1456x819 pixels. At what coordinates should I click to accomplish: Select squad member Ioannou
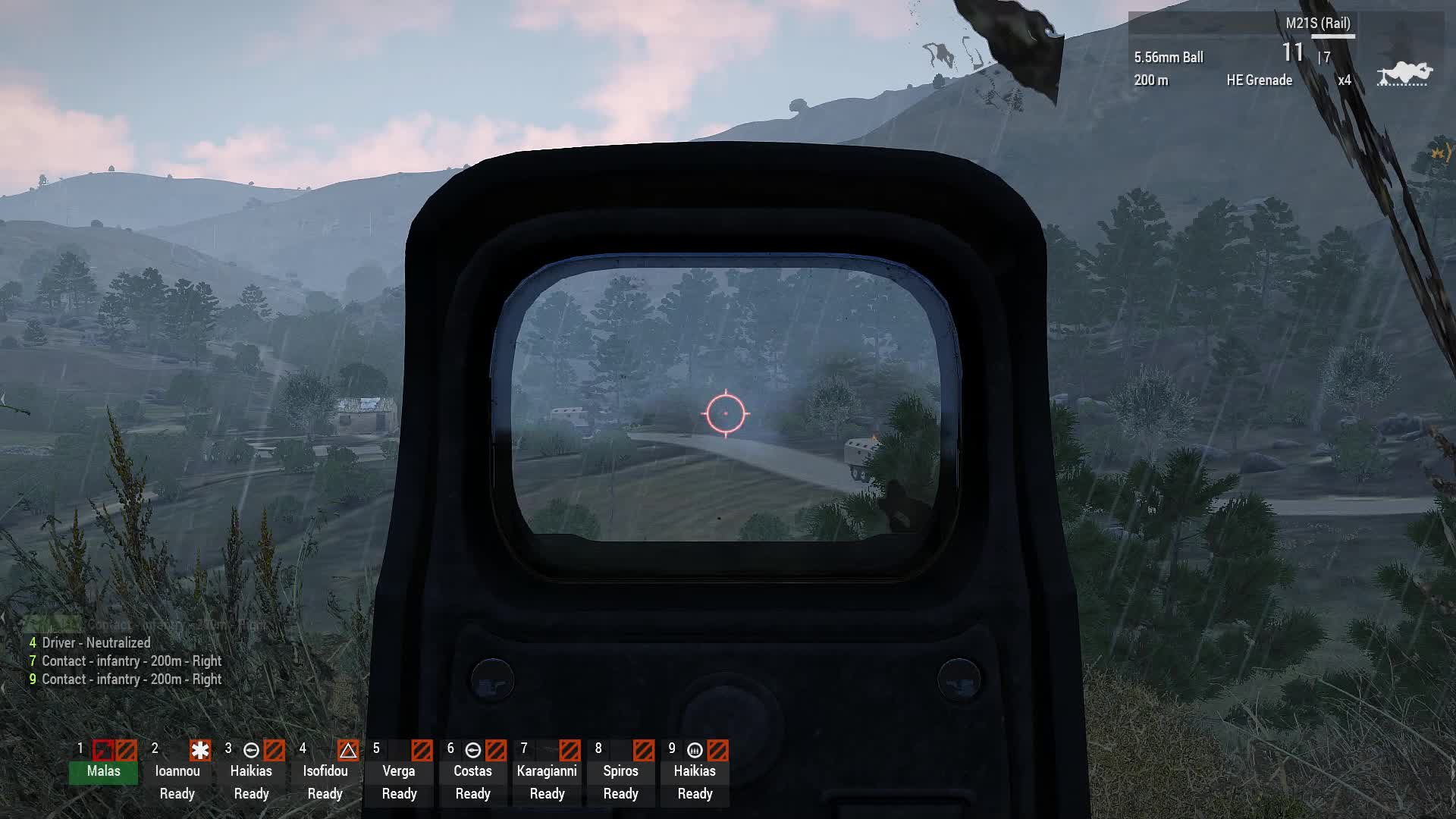[177, 771]
